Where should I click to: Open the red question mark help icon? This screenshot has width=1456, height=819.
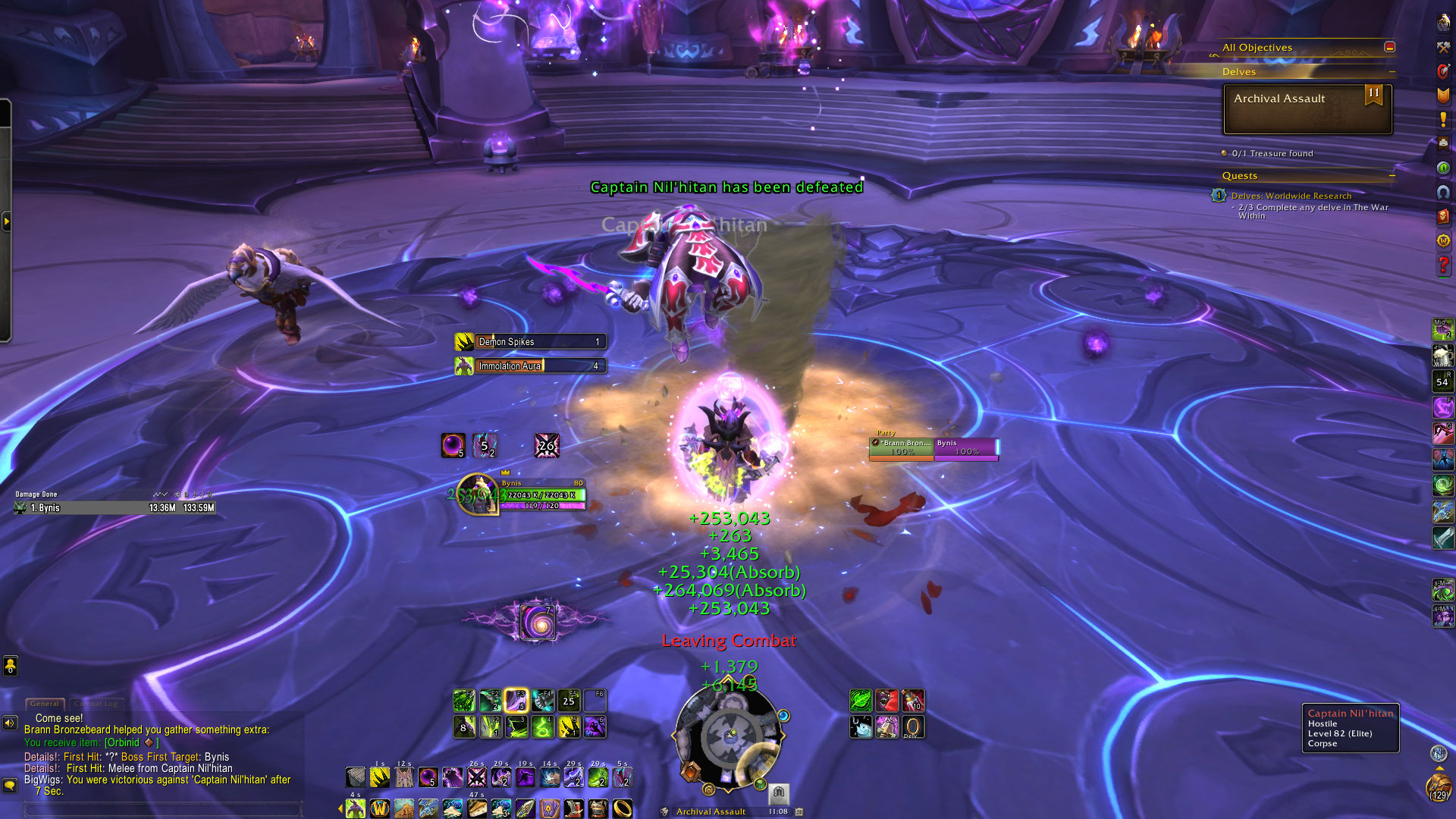click(x=1443, y=265)
